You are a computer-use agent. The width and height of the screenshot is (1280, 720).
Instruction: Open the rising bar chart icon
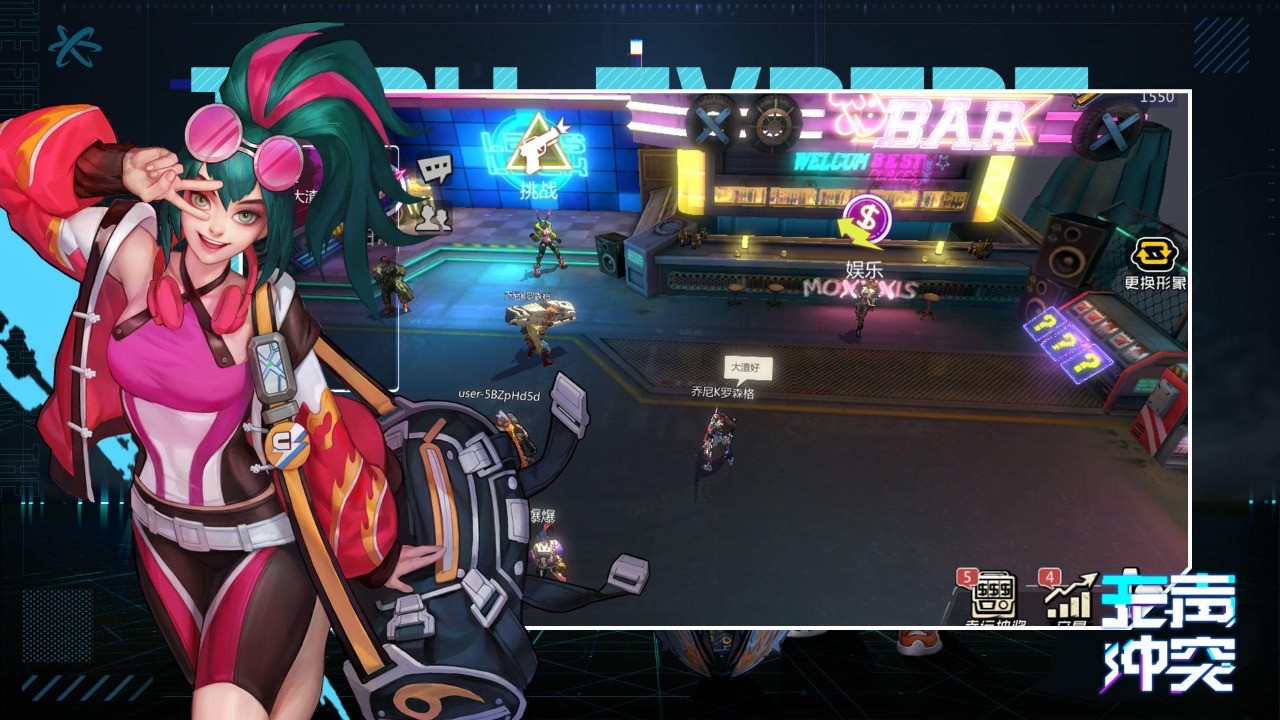click(x=1068, y=598)
